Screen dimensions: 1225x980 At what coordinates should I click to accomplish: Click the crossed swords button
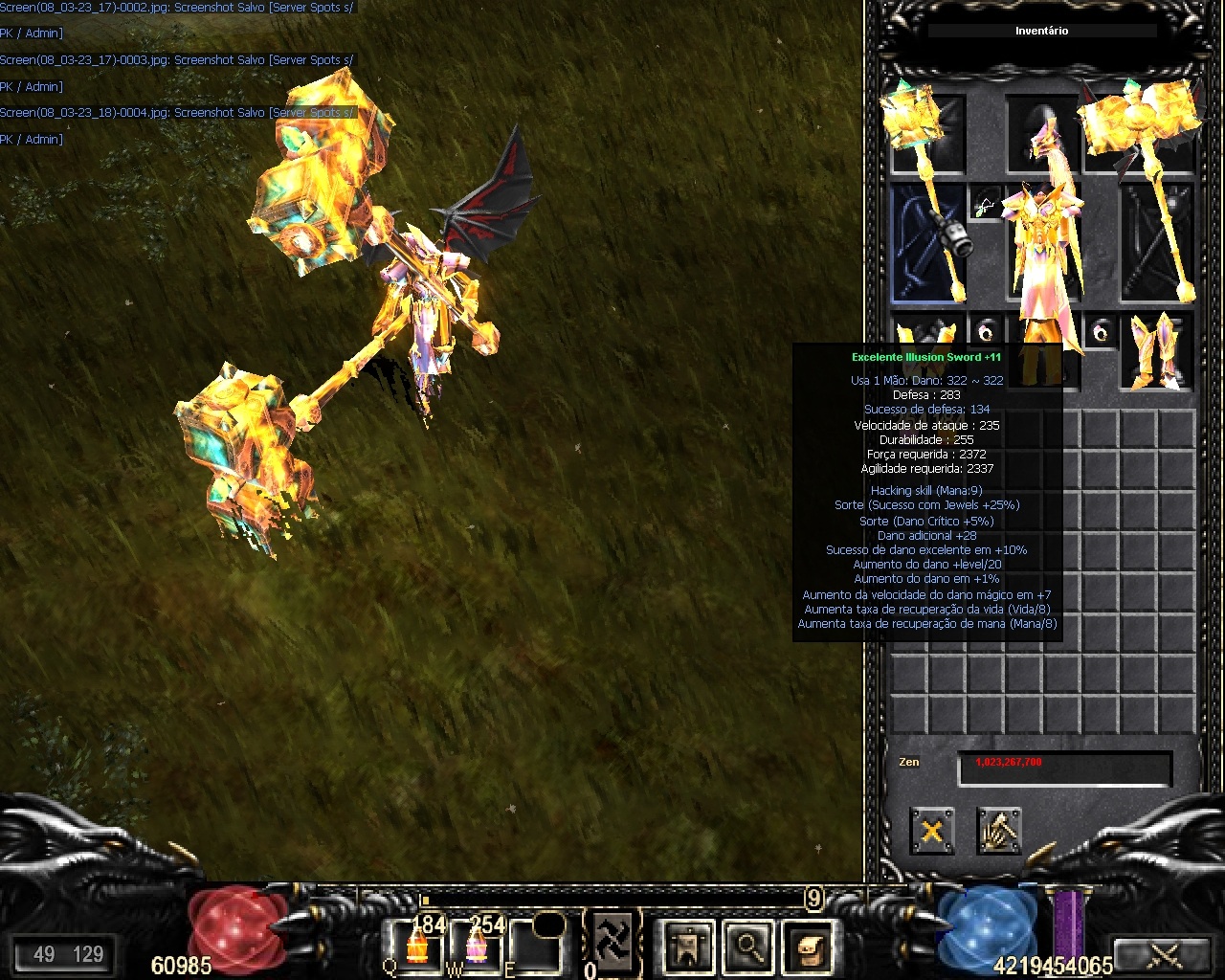click(1165, 954)
